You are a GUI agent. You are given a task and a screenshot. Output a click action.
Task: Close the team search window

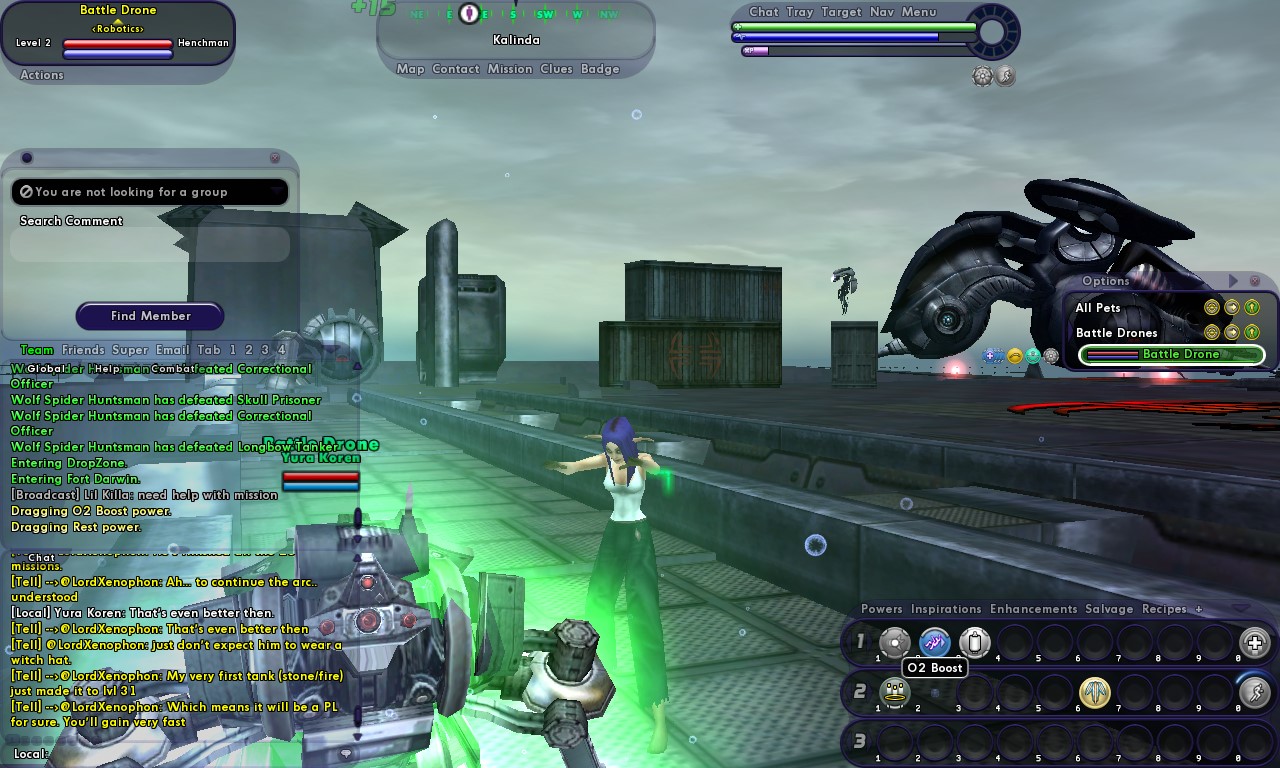click(x=275, y=158)
